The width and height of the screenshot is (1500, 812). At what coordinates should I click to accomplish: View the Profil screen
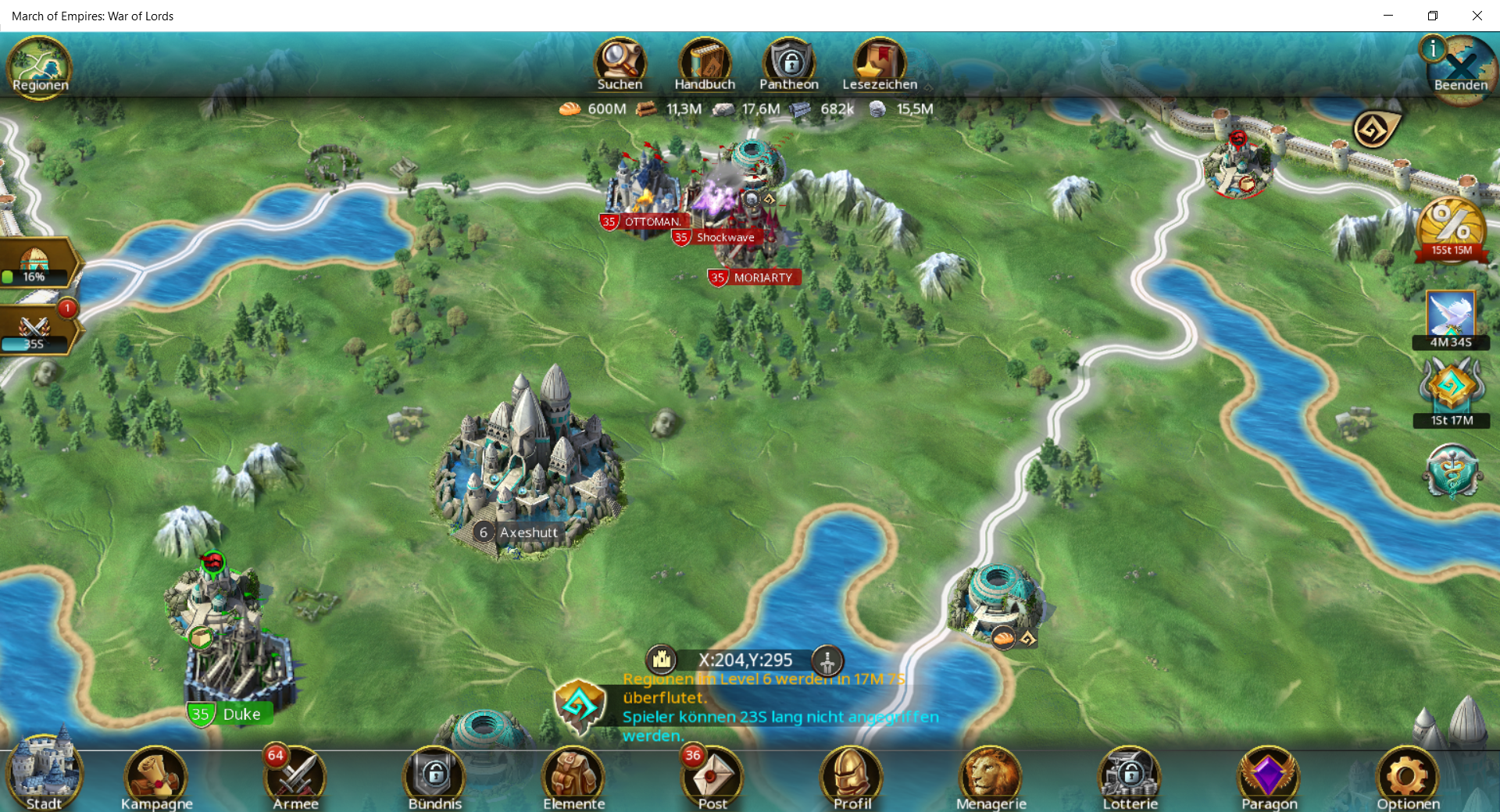(852, 777)
